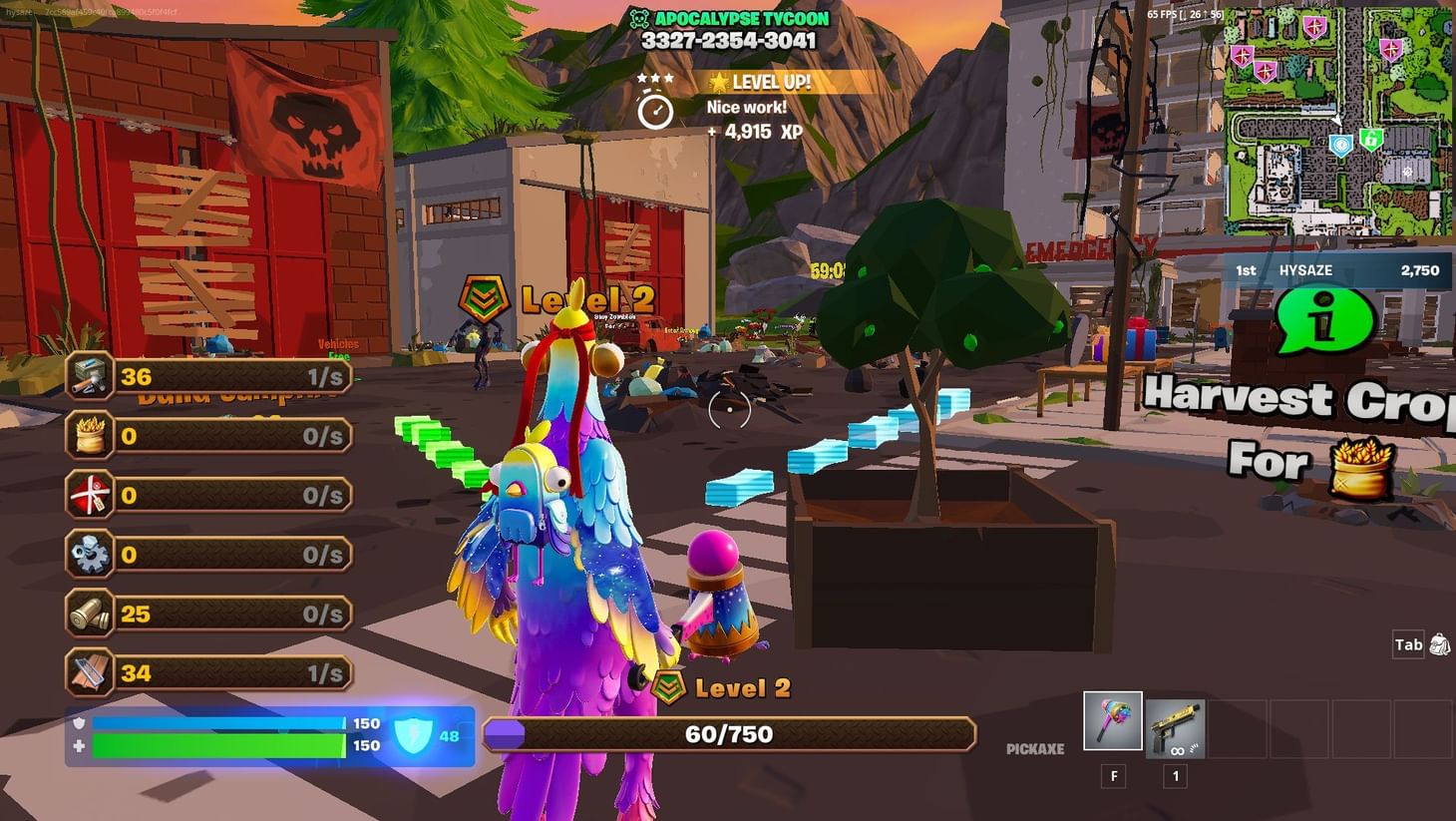Click the bullet ammo resource icon
This screenshot has height=821, width=1456.
click(89, 614)
